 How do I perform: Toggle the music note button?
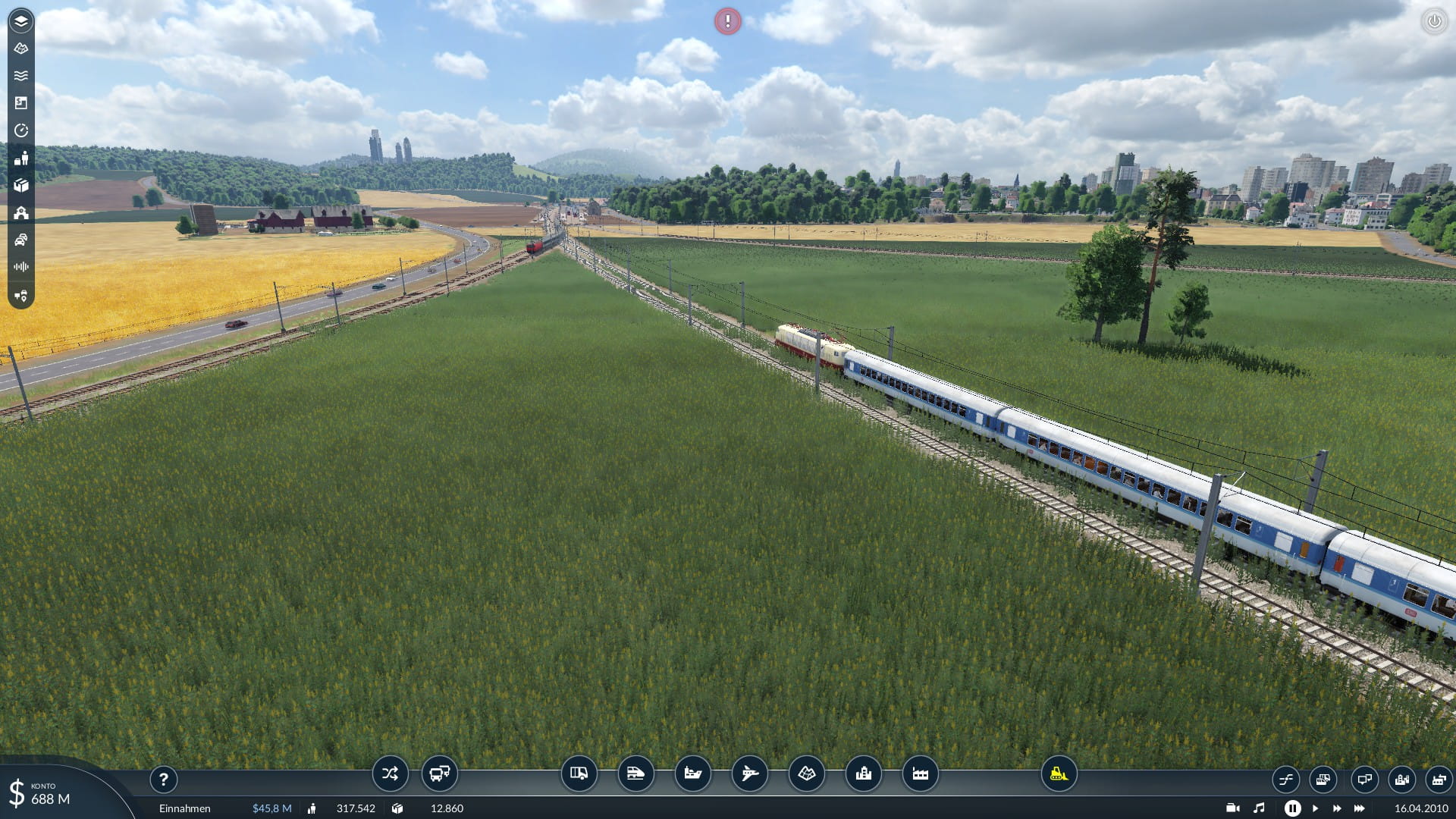click(1259, 808)
